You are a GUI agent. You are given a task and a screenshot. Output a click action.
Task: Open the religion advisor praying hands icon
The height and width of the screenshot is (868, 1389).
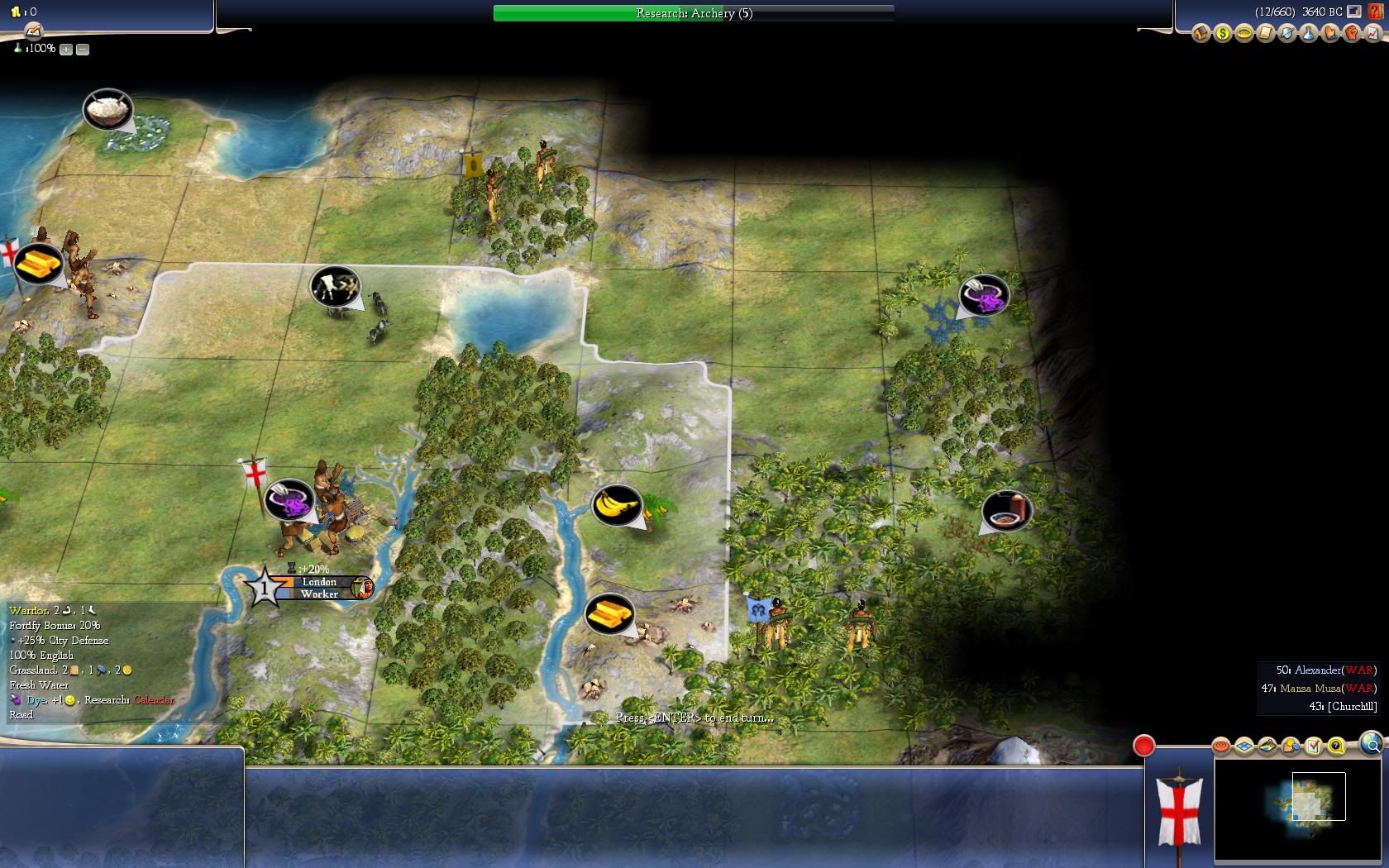1329,33
